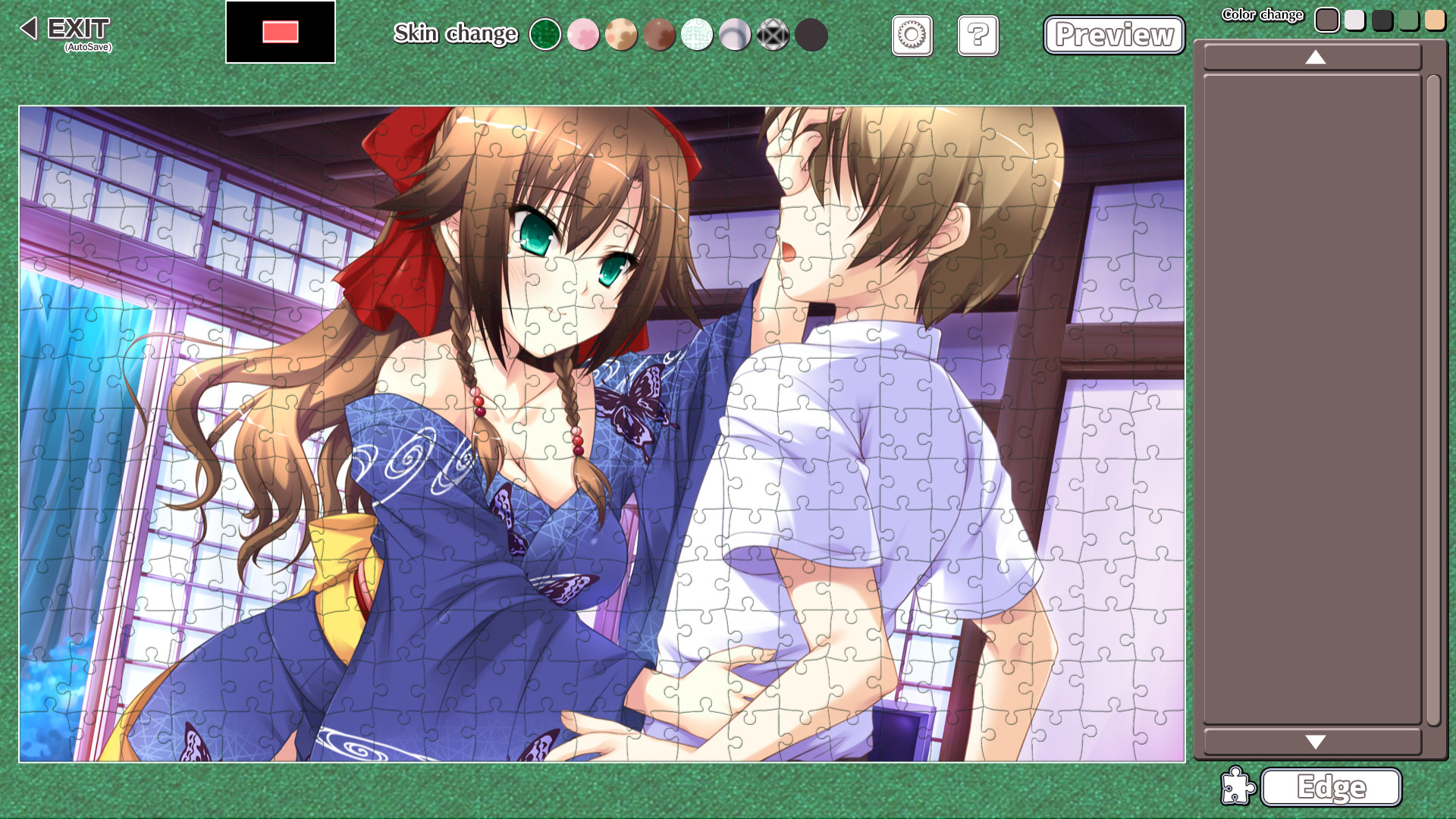Pick the brown Color change swatch
1456x819 pixels.
(x=1328, y=20)
